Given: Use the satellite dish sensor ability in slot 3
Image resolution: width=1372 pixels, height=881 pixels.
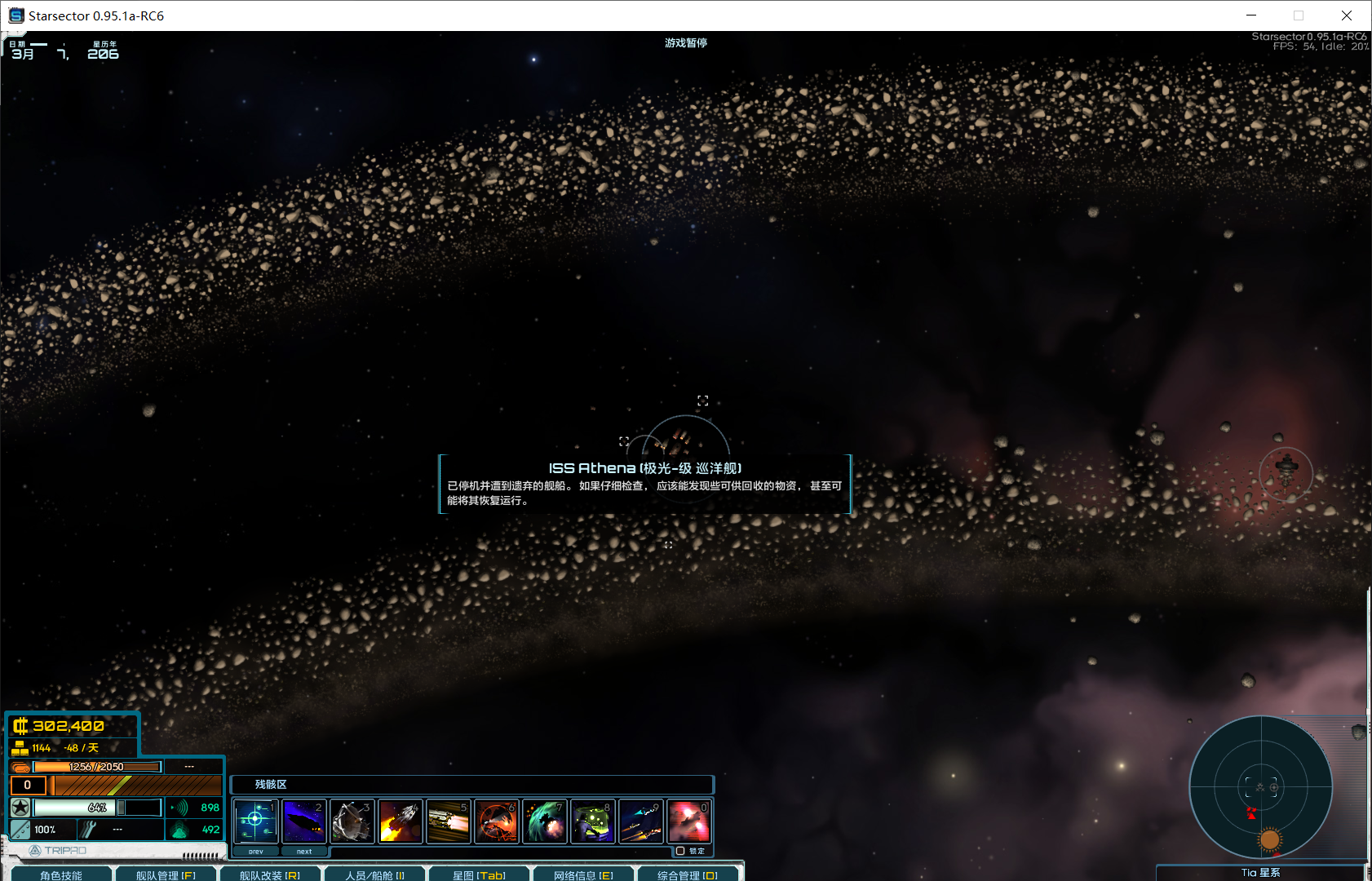Looking at the screenshot, I should click(x=352, y=821).
